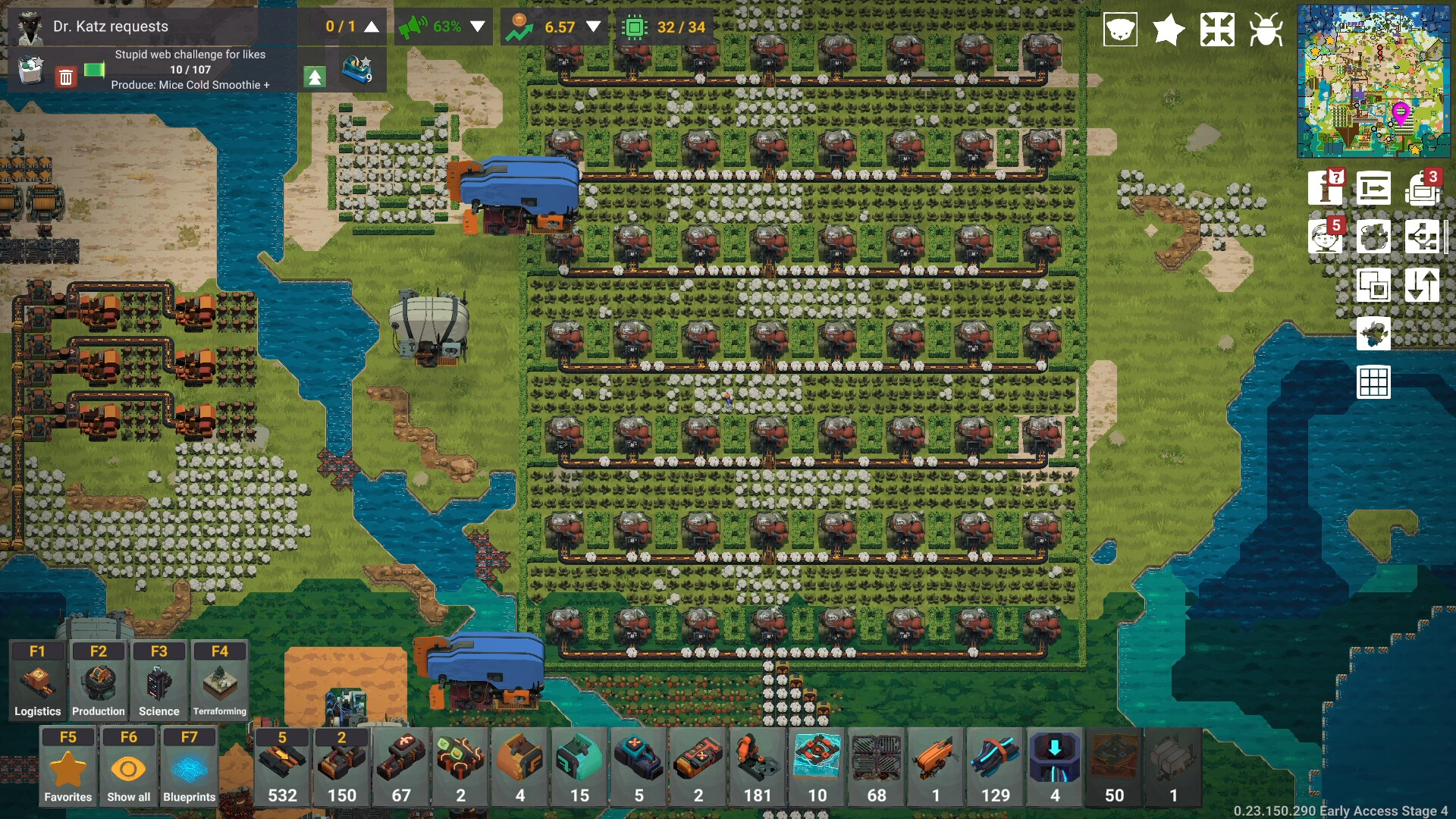The height and width of the screenshot is (819, 1456).
Task: Click the copy blueprint icon on right sidebar
Action: [x=1374, y=285]
